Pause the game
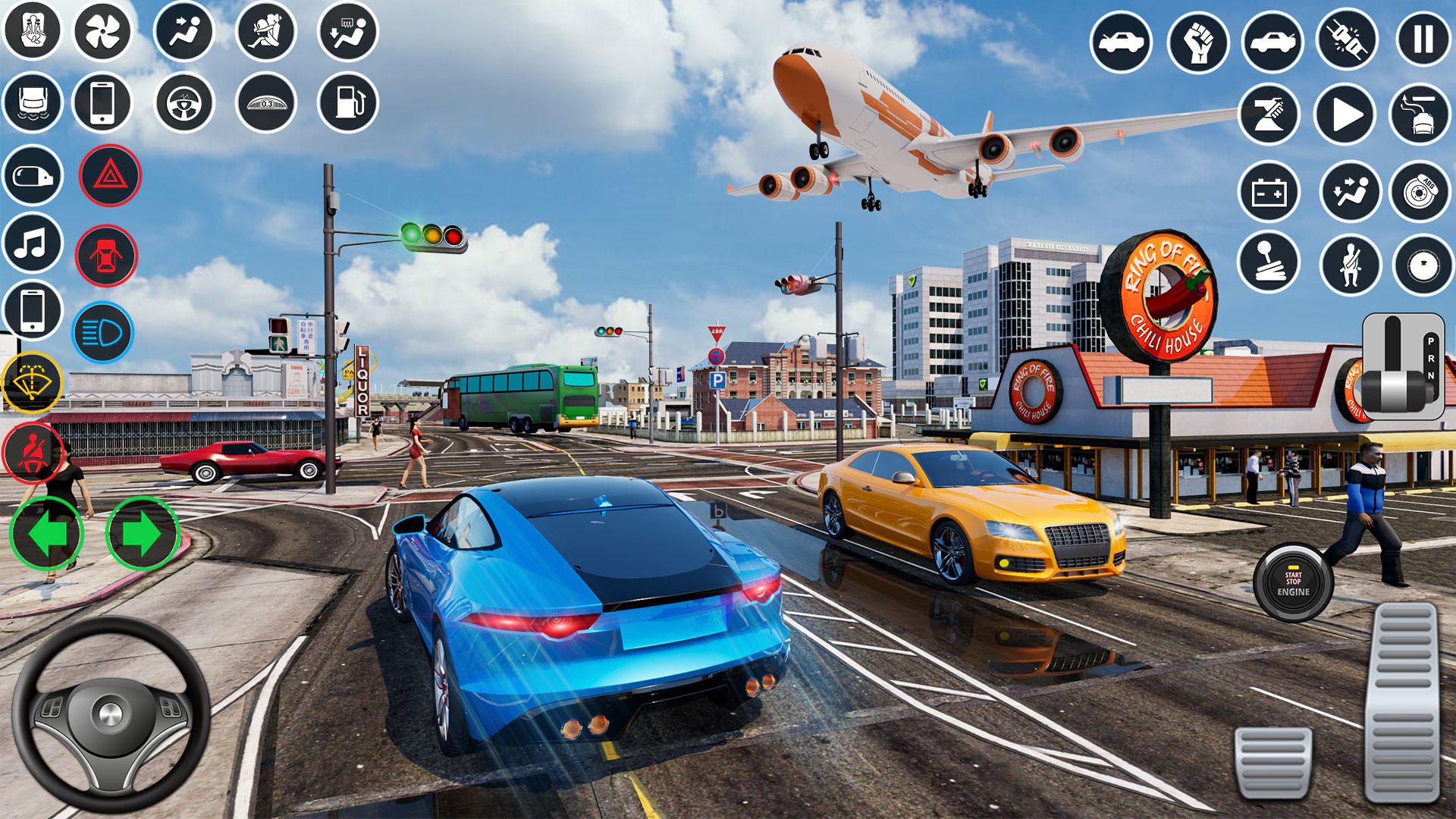 coord(1423,39)
